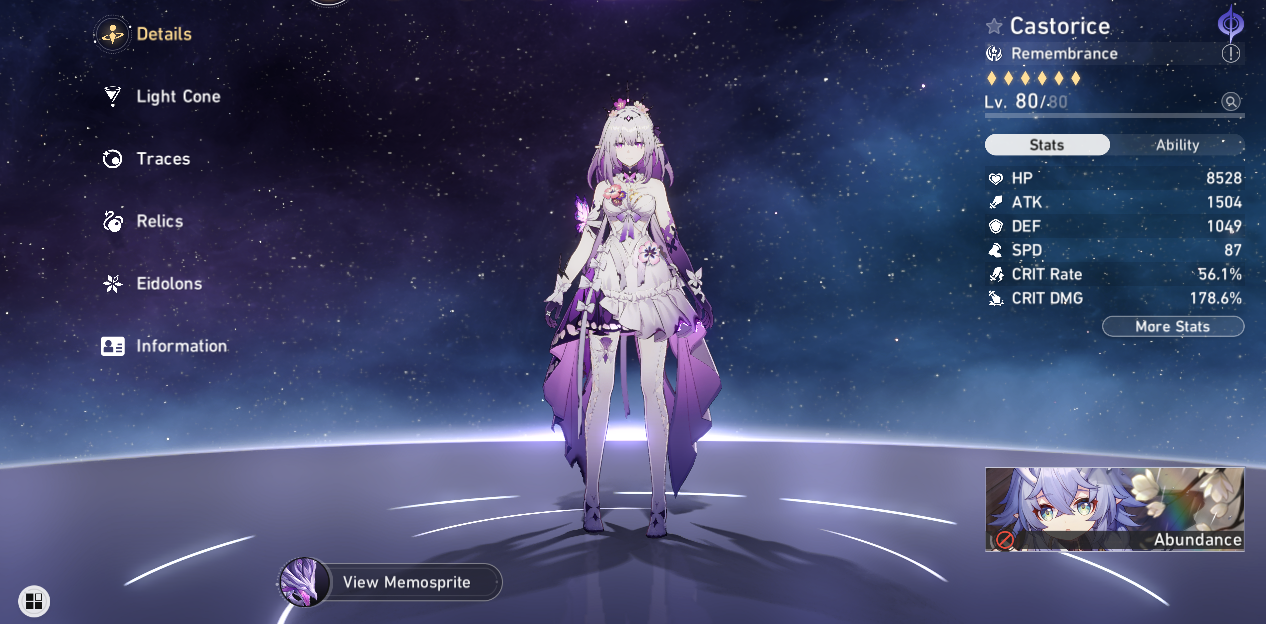This screenshot has width=1266, height=624.
Task: Open View Memosprite
Action: (391, 582)
